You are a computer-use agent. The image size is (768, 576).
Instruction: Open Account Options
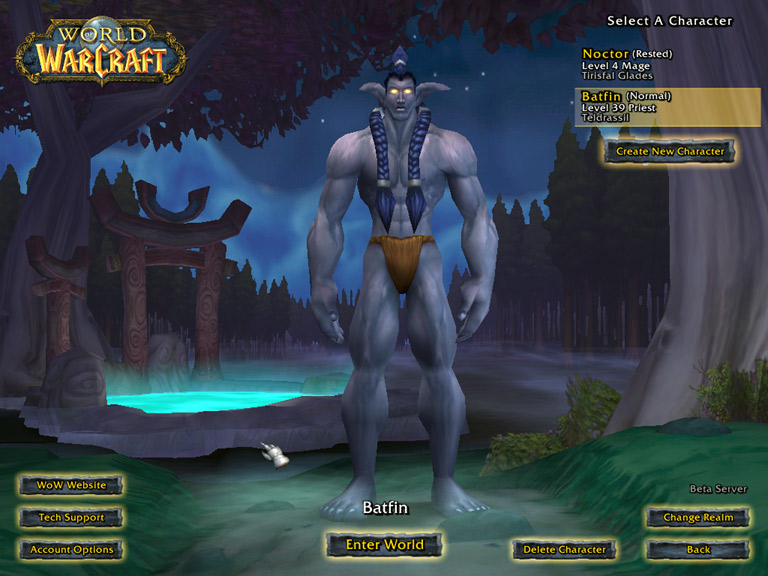tap(71, 550)
